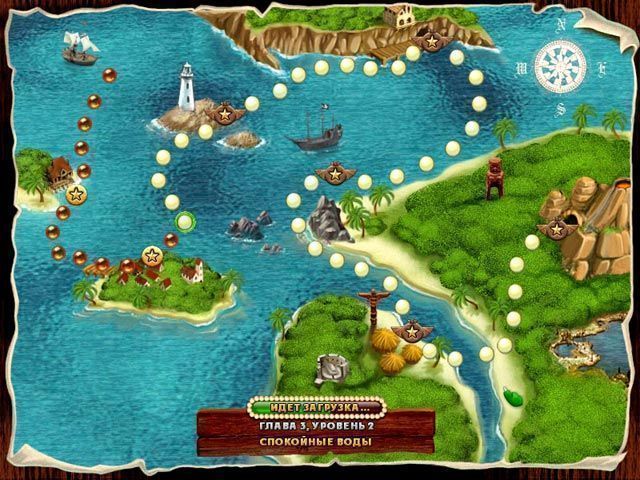
Task: Select the gold star marker on the town island
Action: 153,255
